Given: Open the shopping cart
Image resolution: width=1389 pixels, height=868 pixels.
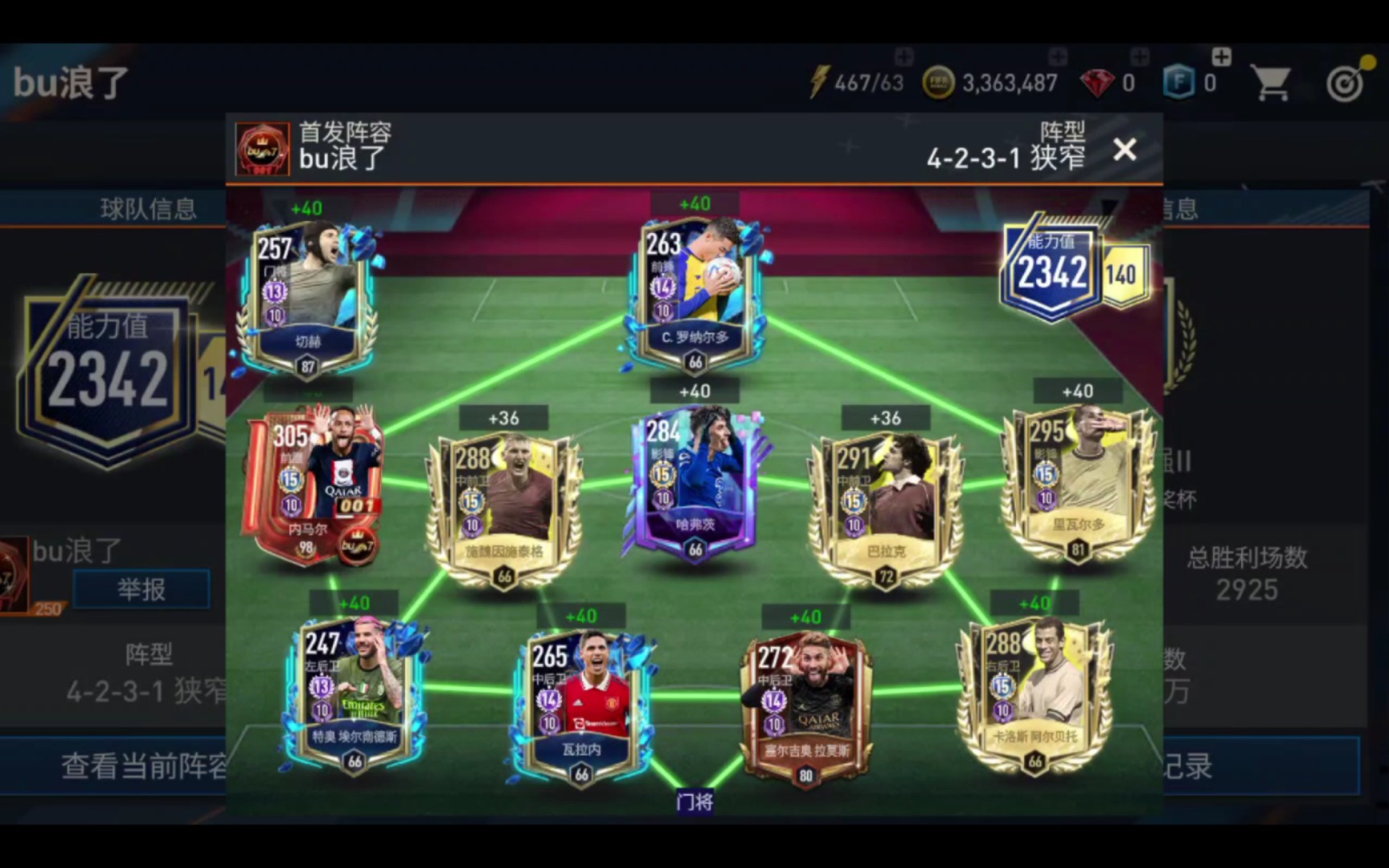Looking at the screenshot, I should 1271,80.
